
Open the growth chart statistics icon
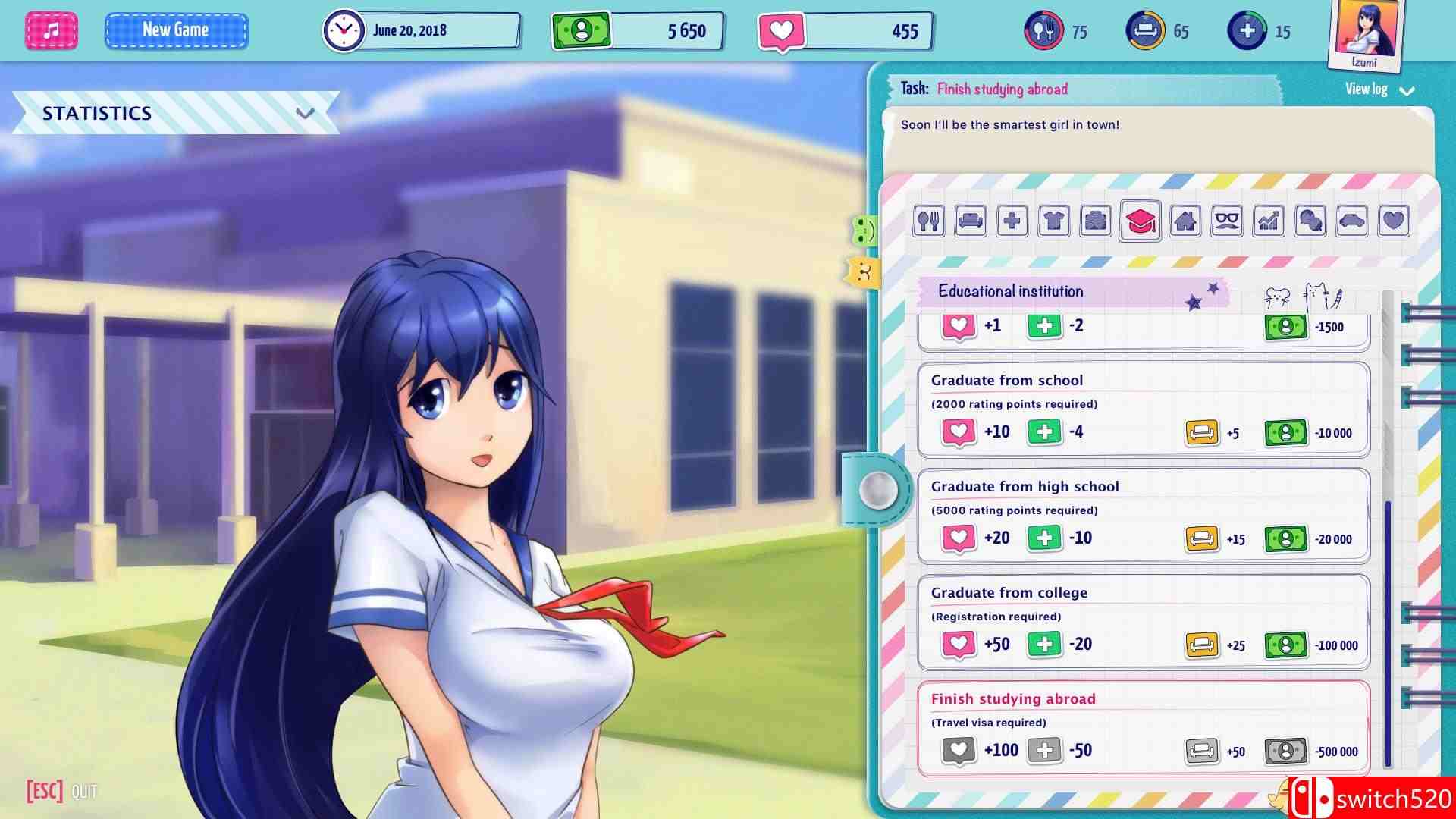click(1267, 222)
